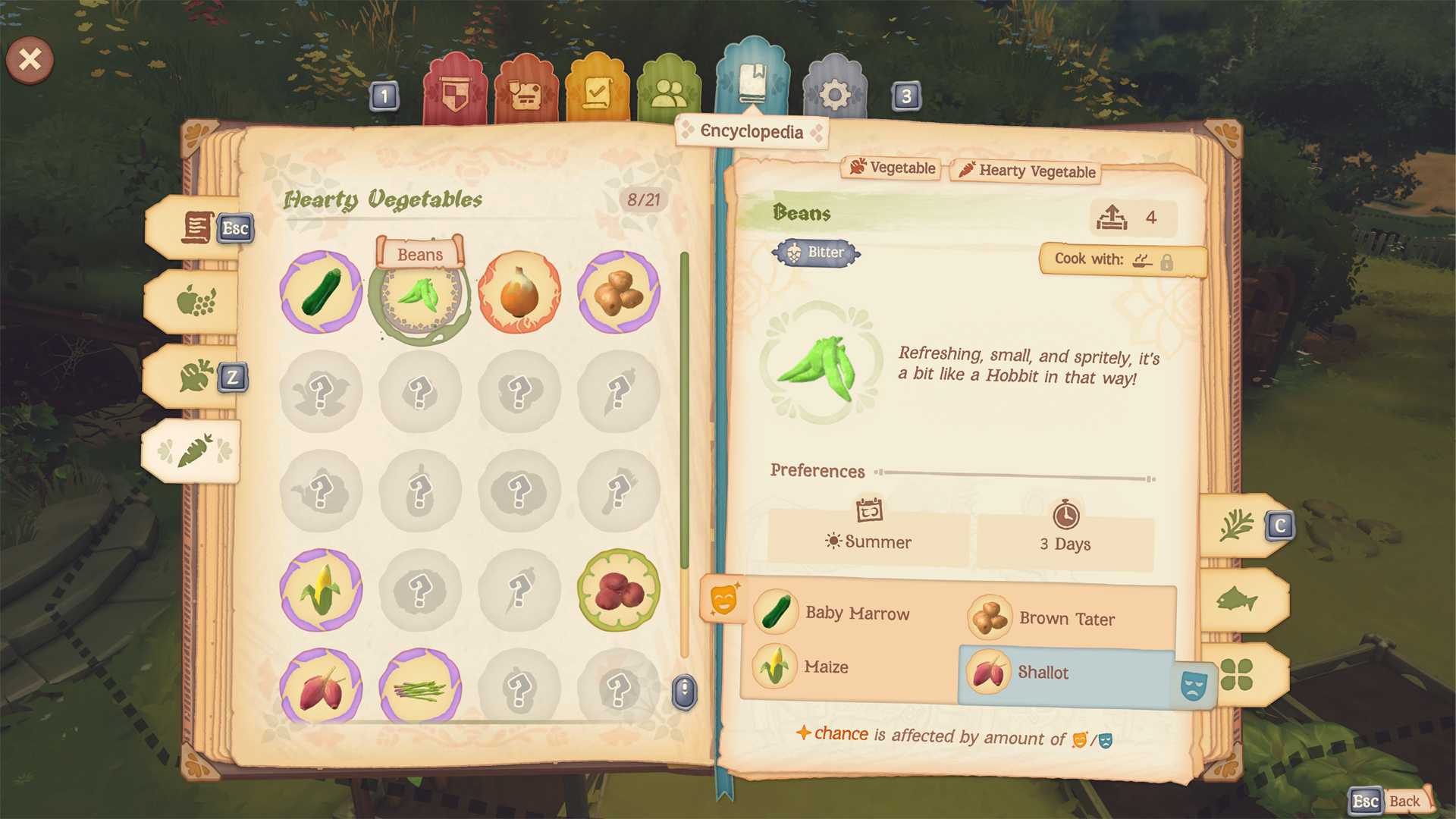
Task: Open the fruit category bookmark
Action: [195, 302]
